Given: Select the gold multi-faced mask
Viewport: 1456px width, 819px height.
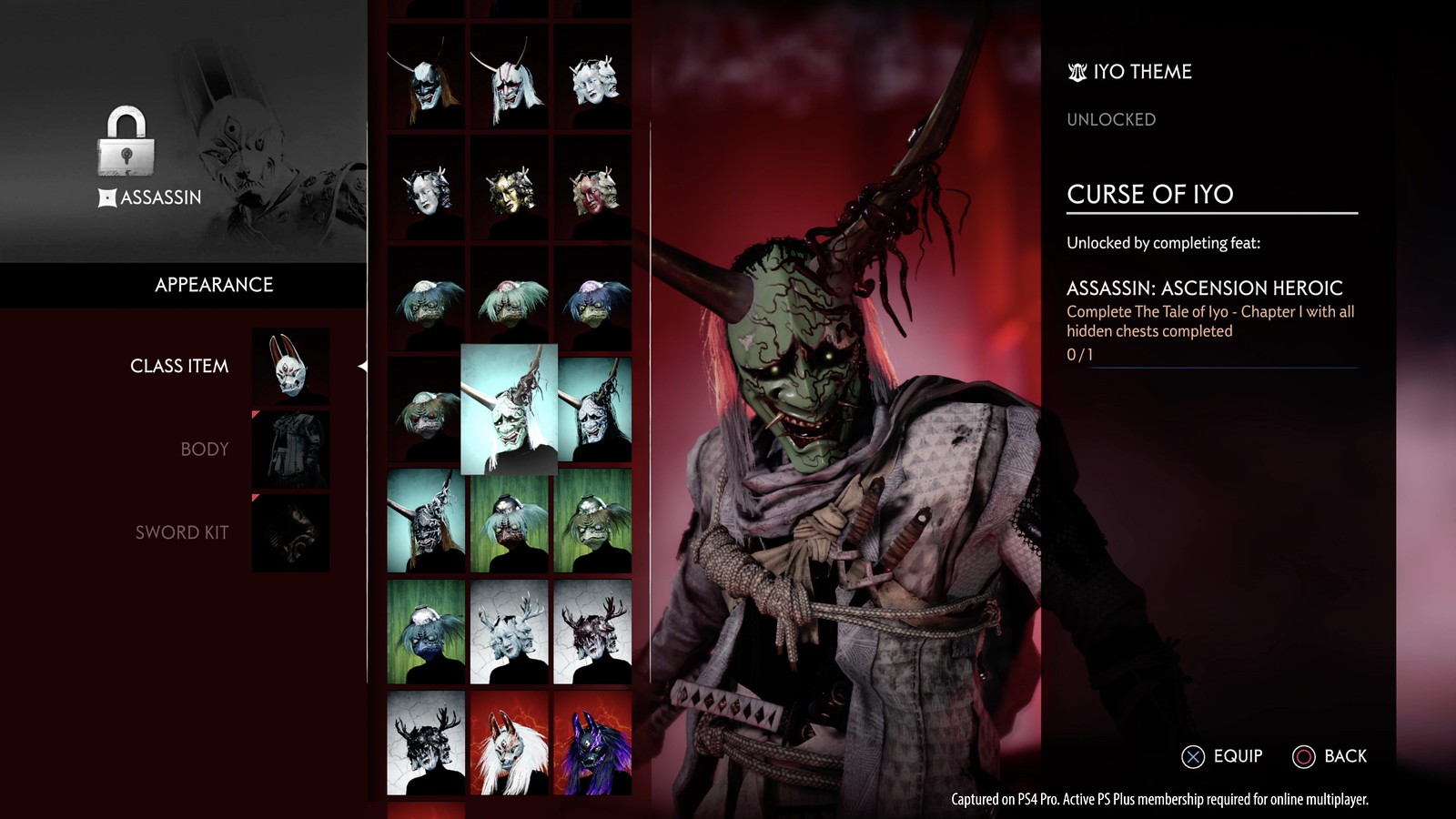Looking at the screenshot, I should coord(510,189).
